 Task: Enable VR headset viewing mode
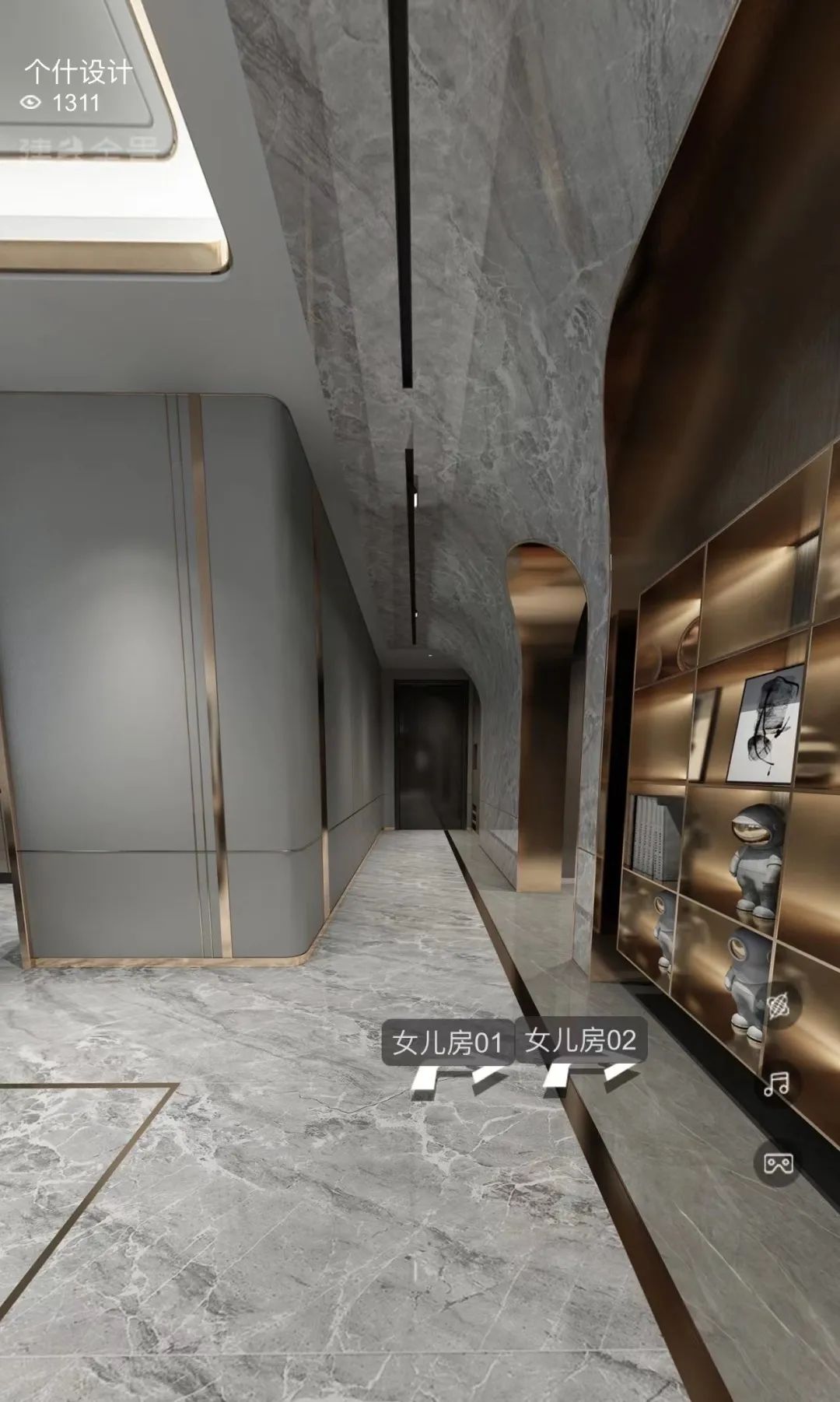[777, 1164]
